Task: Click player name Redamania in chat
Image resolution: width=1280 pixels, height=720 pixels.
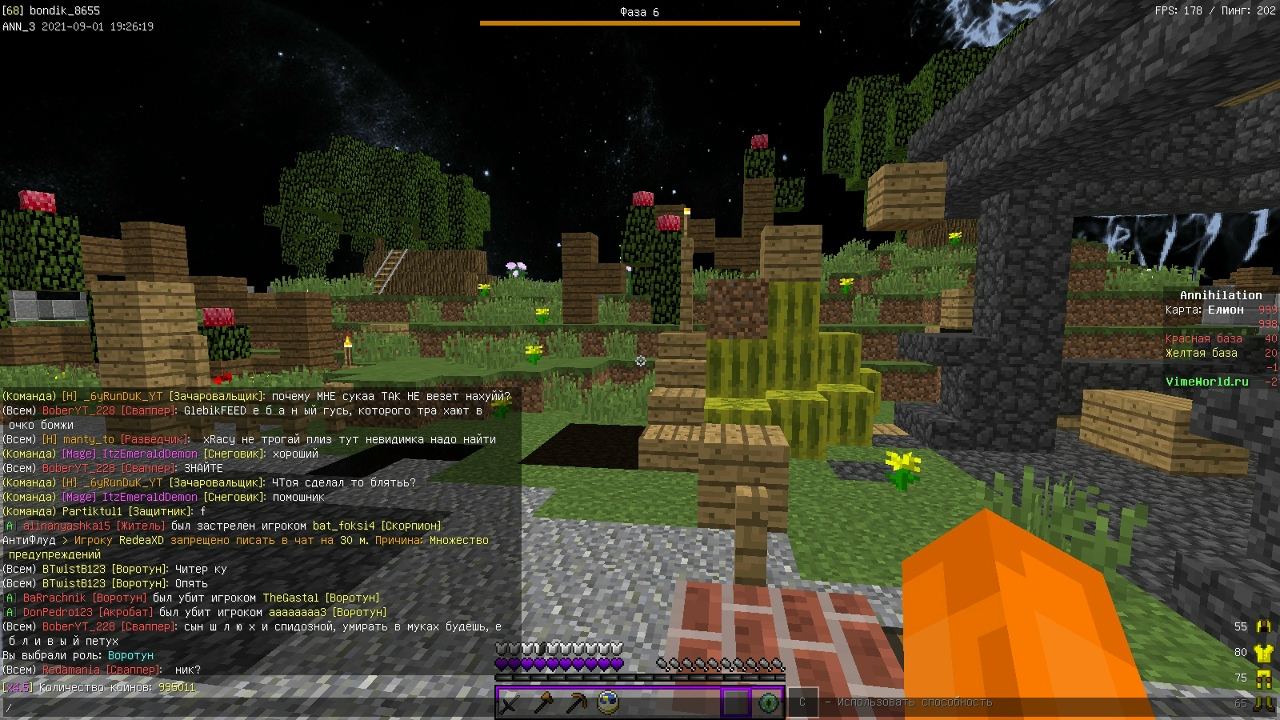Action: [x=70, y=670]
